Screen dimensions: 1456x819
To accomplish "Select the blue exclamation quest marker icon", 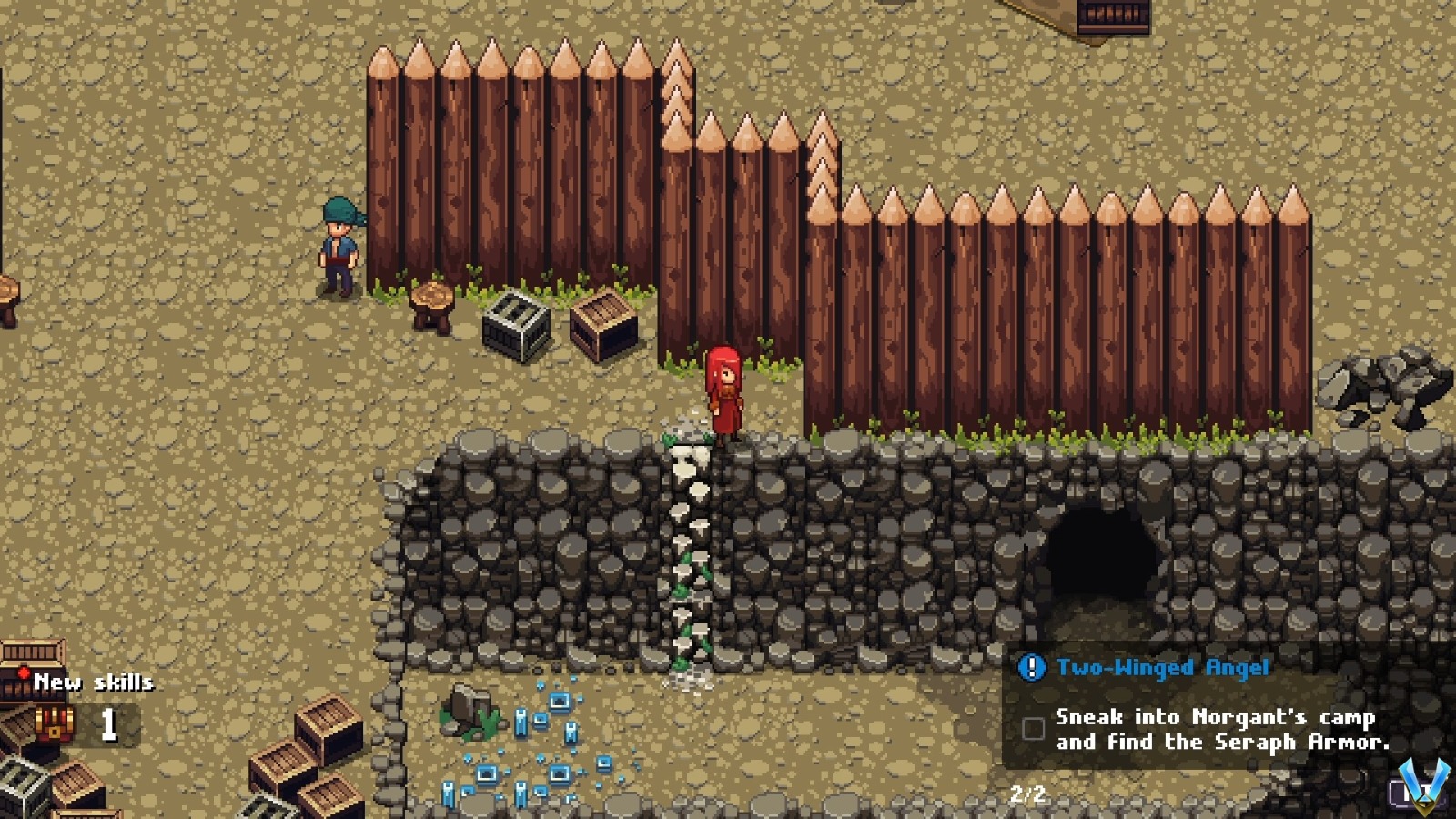I will [1032, 666].
